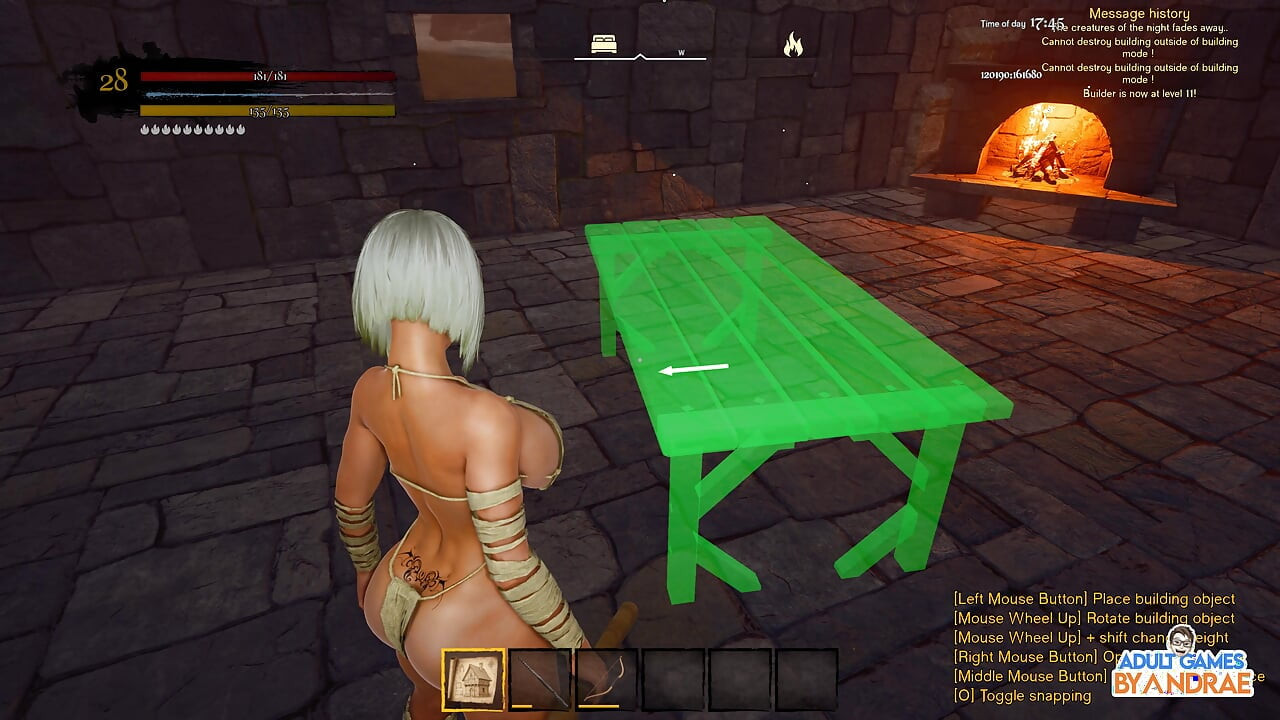This screenshot has width=1280, height=720.
Task: Click the fire marker on the compass
Action: click(x=793, y=45)
